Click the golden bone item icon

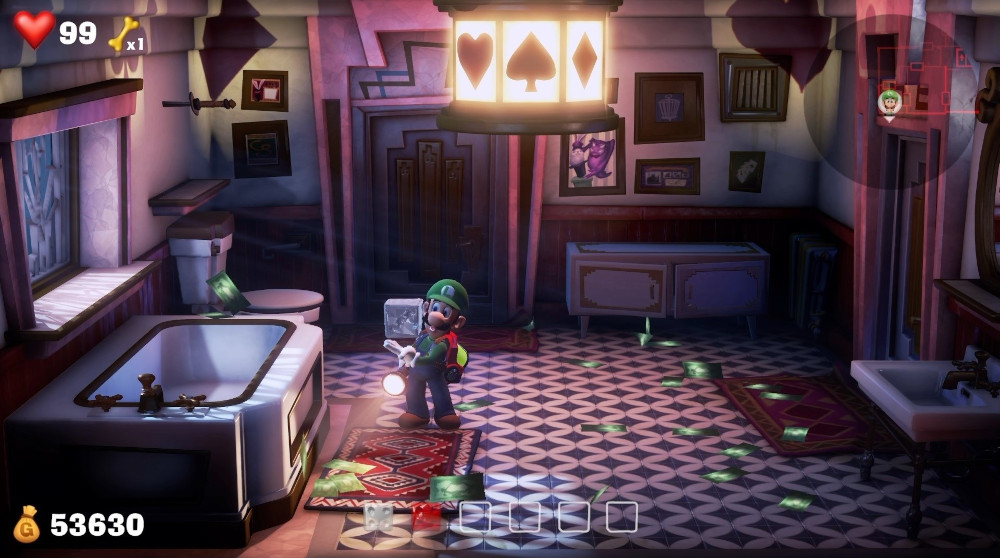pyautogui.click(x=122, y=34)
